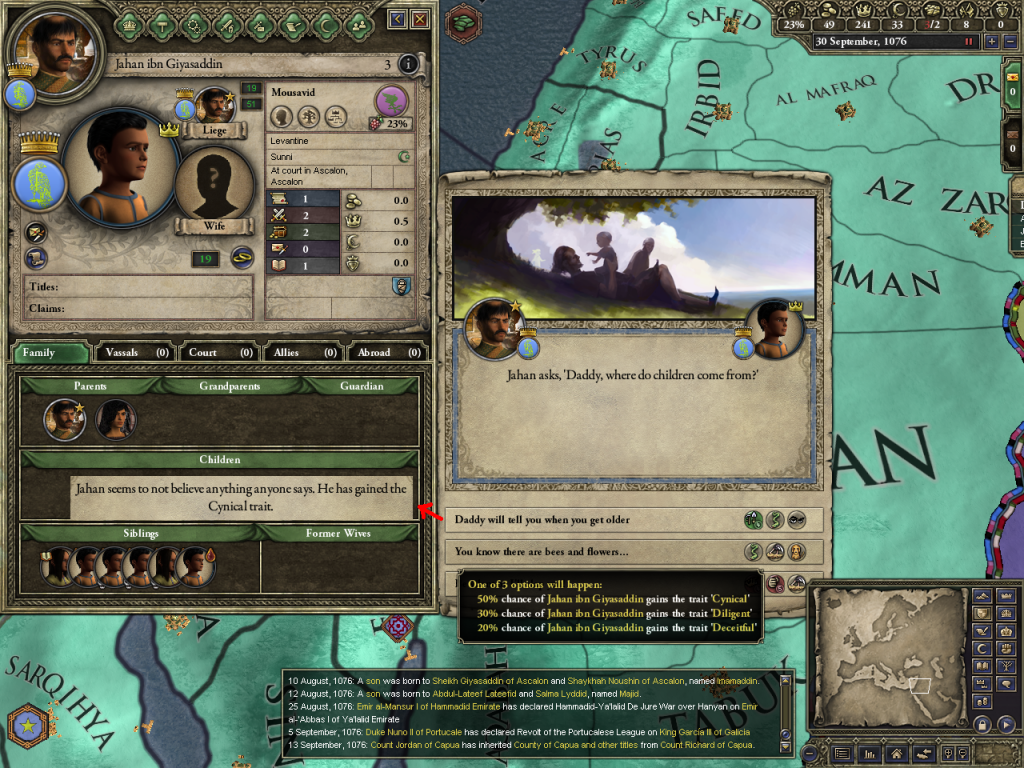
Task: Increase game speed with the plus button
Action: (x=991, y=42)
